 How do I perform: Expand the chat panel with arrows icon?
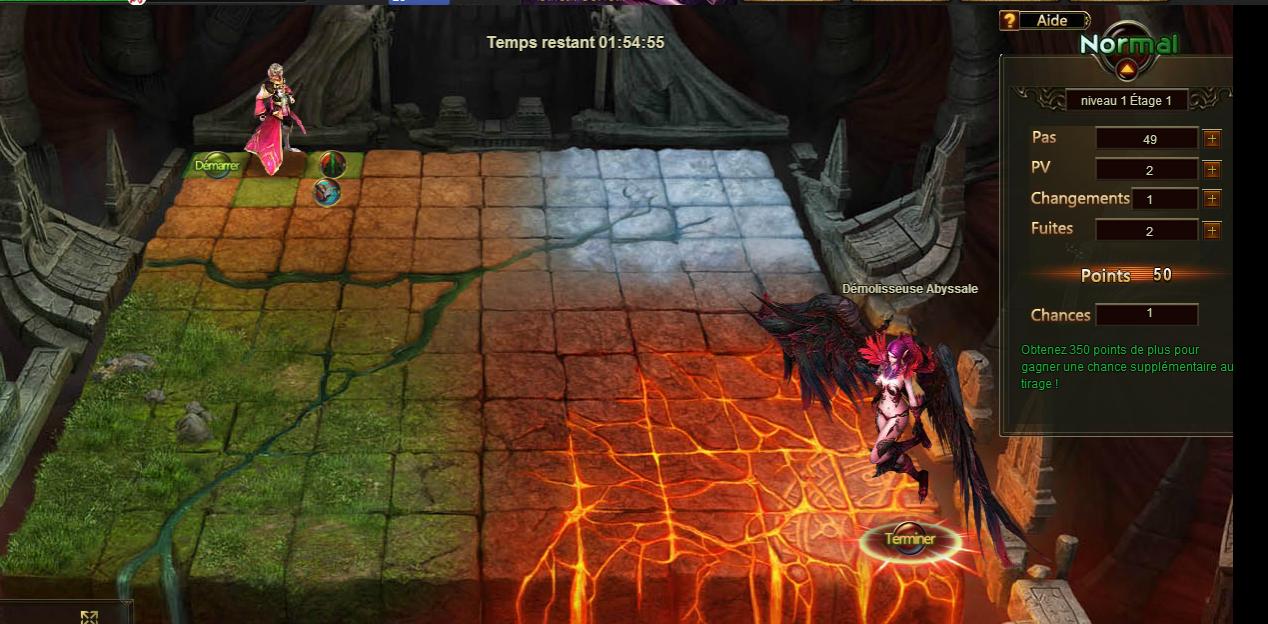point(89,616)
